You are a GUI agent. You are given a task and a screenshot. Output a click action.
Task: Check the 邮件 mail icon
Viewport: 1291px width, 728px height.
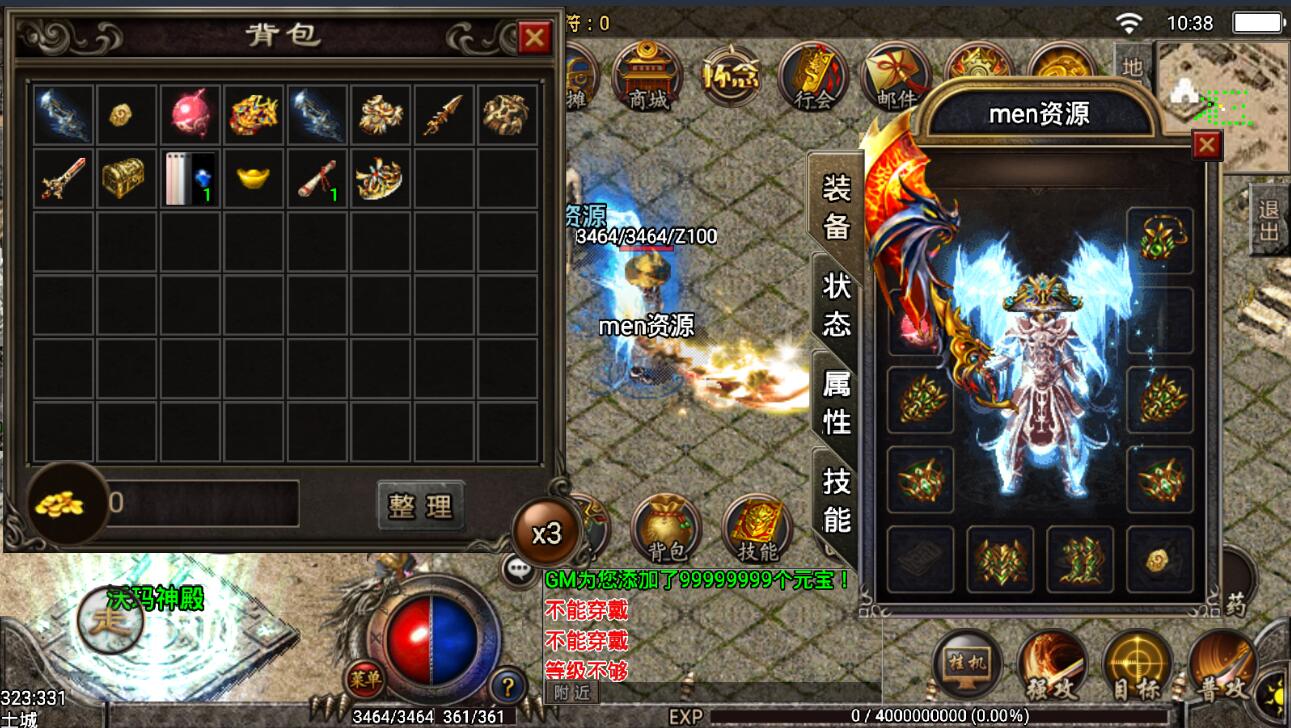point(895,75)
